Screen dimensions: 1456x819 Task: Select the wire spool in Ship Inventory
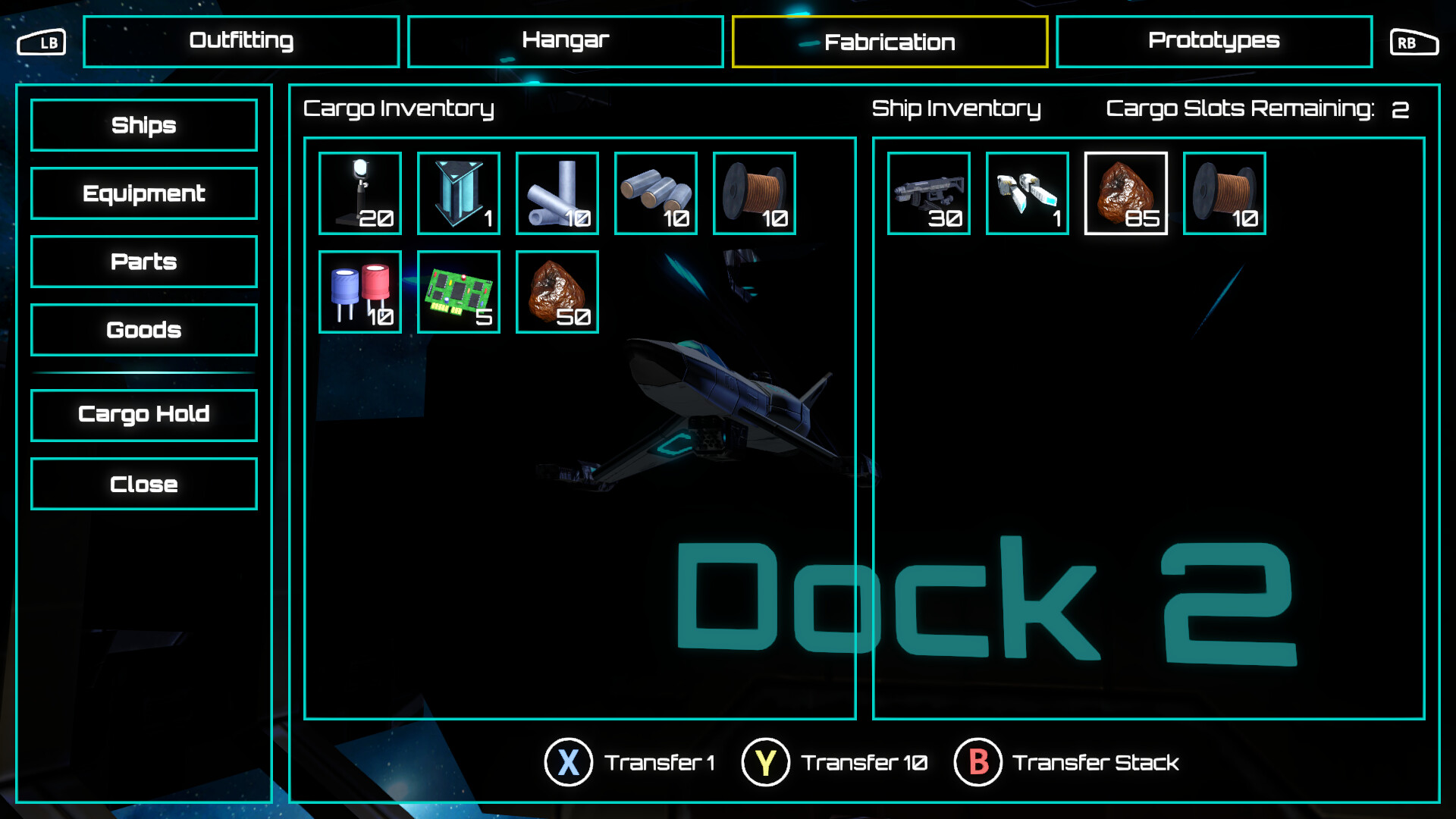(1224, 193)
